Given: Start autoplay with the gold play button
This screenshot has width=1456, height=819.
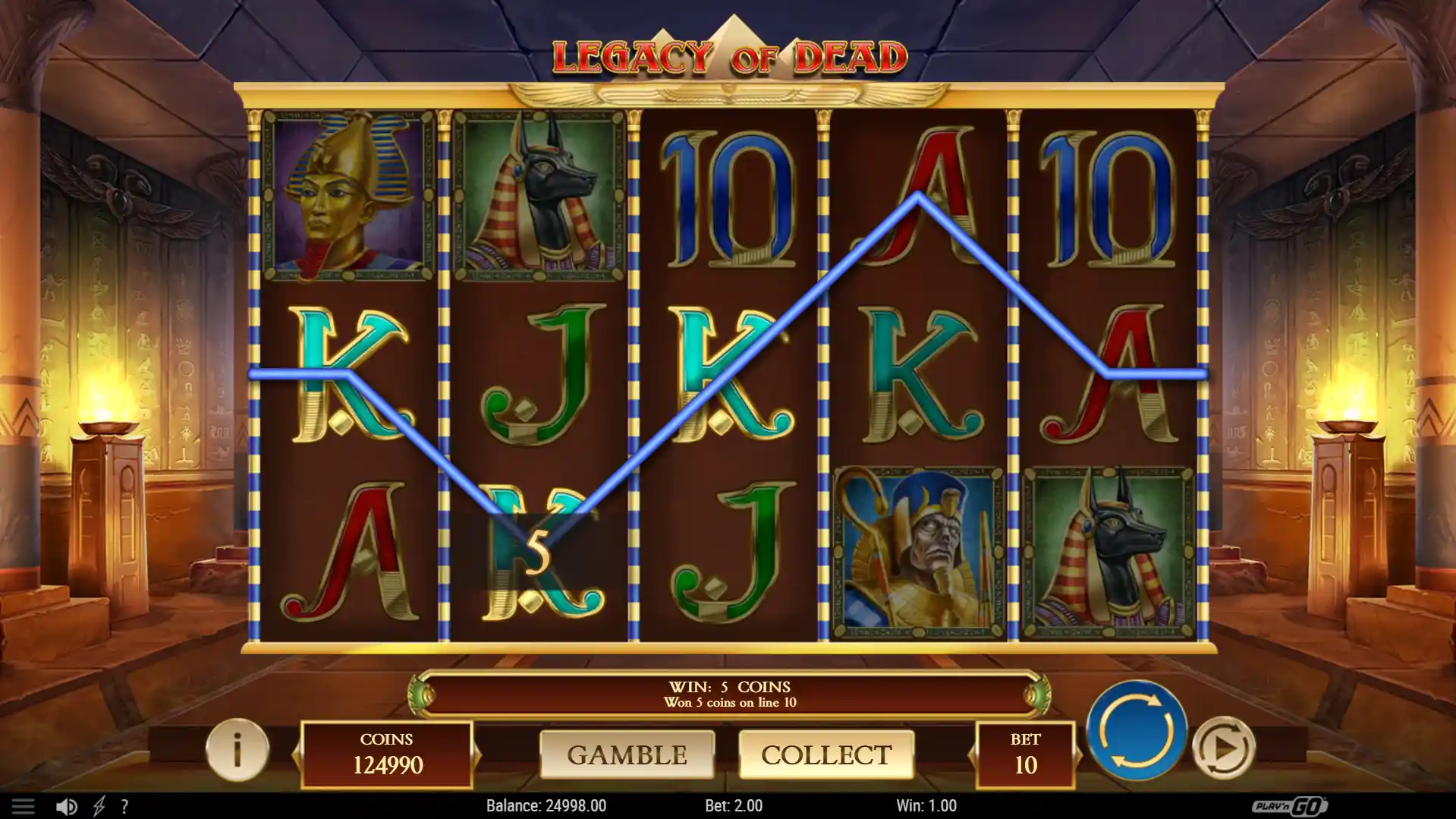Looking at the screenshot, I should pos(1223,748).
